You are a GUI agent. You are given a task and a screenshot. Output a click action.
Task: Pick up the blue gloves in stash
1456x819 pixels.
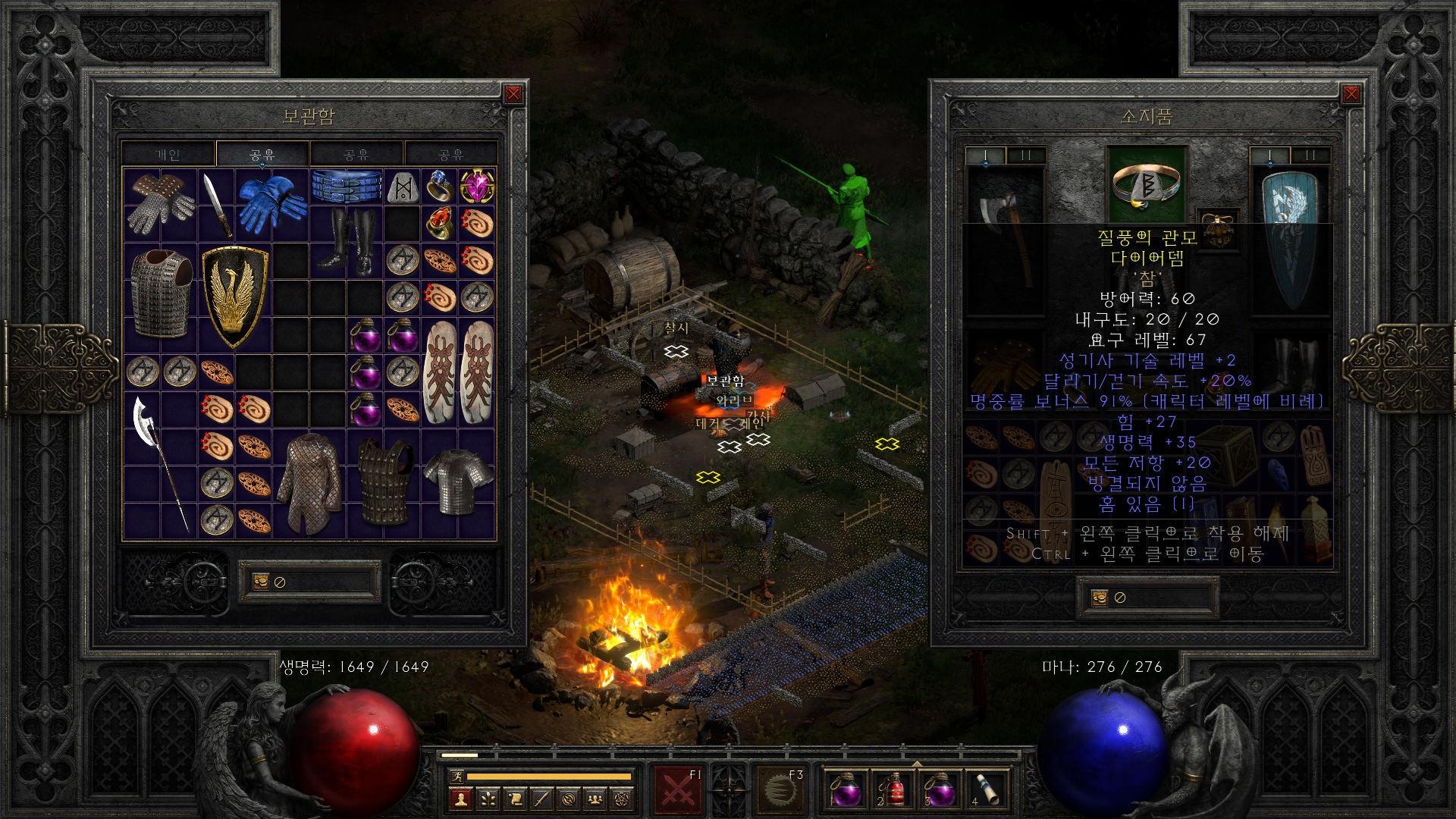271,205
